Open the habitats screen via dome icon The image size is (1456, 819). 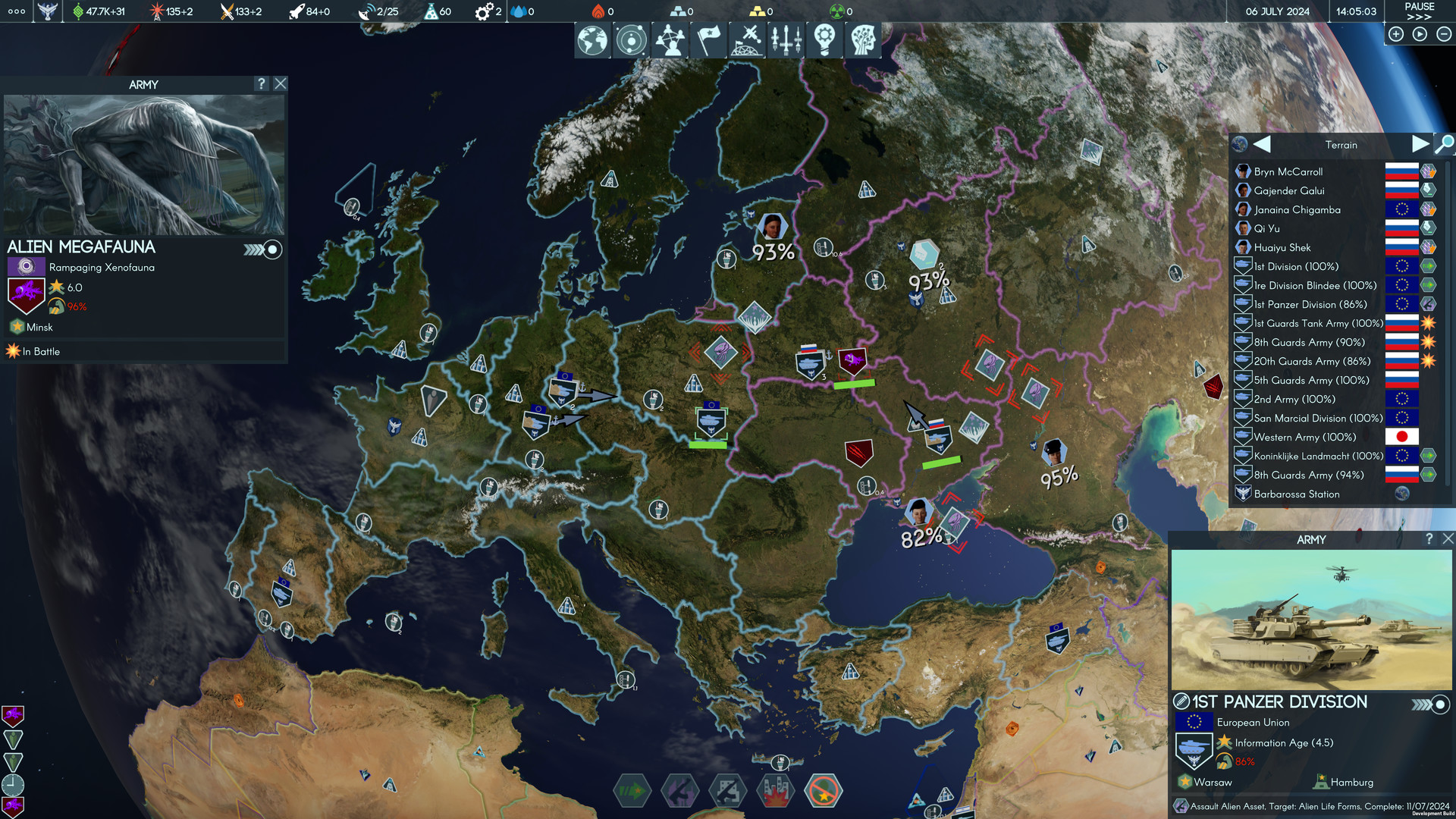(748, 39)
